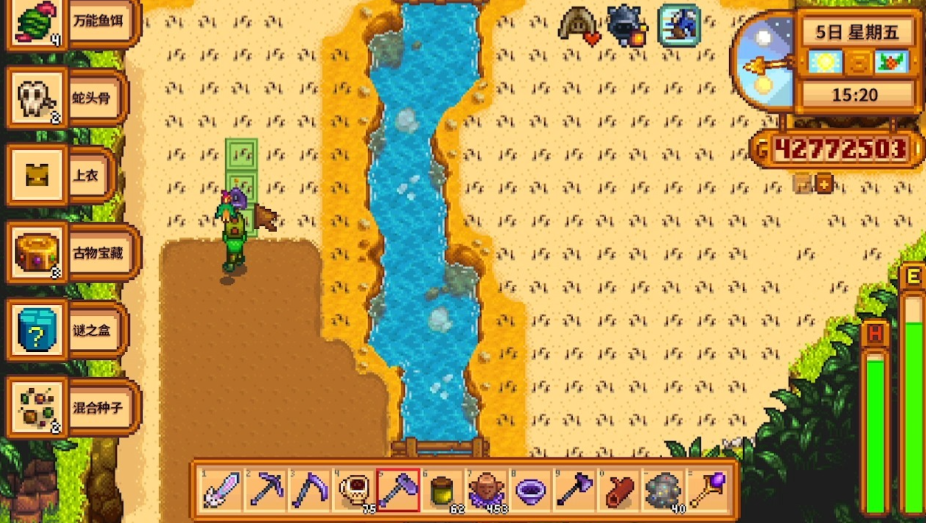Image resolution: width=926 pixels, height=523 pixels.
Task: Open the 古物宝藏 artifact trove entry
Action: (66, 253)
